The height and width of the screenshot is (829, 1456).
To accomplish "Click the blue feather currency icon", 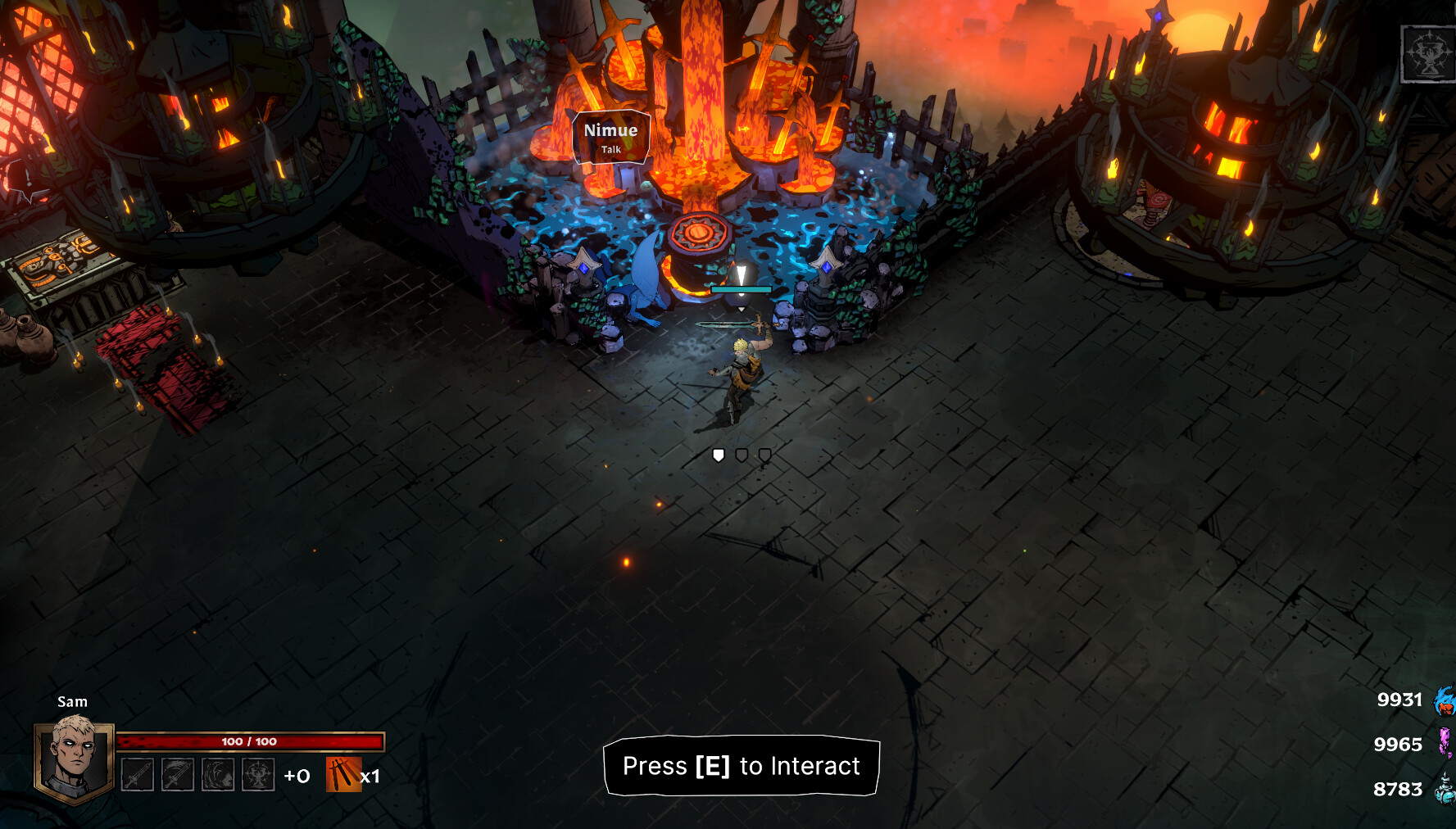I will tap(1444, 700).
